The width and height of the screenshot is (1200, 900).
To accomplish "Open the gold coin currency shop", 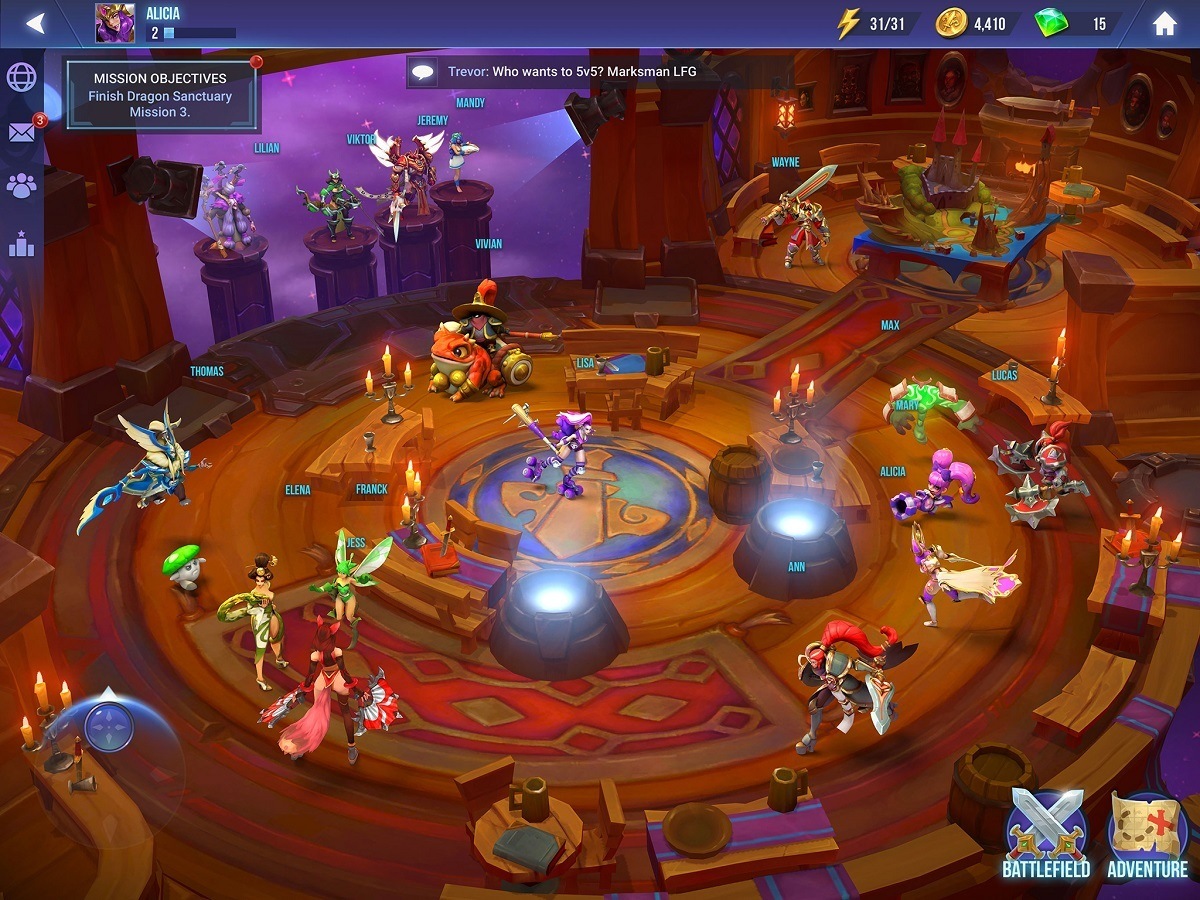I will (975, 23).
